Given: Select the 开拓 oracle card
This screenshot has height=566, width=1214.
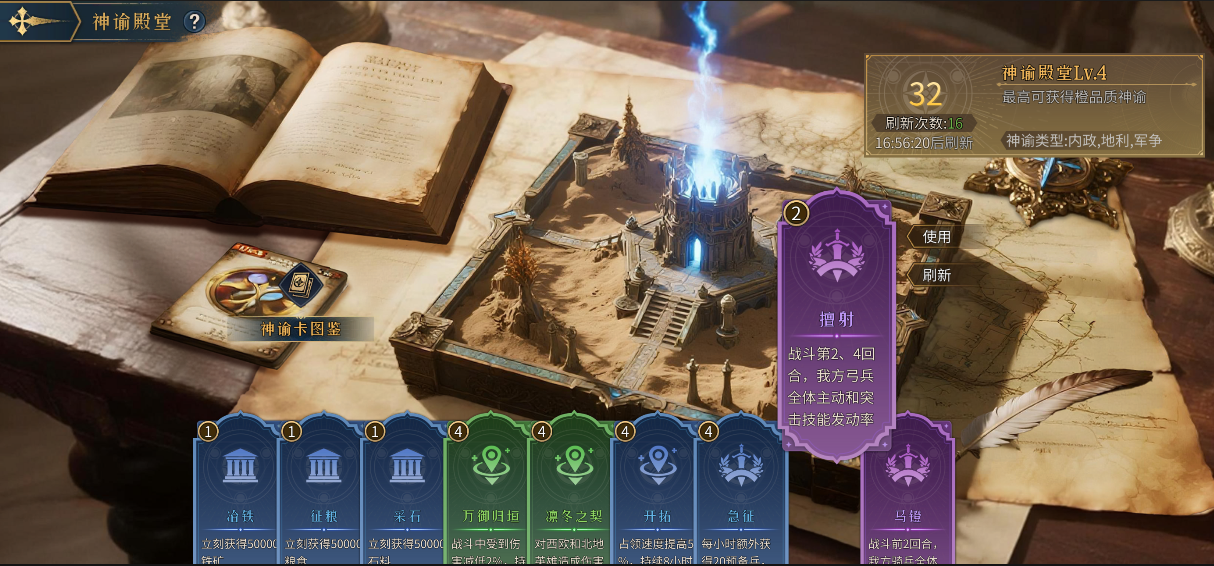Looking at the screenshot, I should coord(654,490).
